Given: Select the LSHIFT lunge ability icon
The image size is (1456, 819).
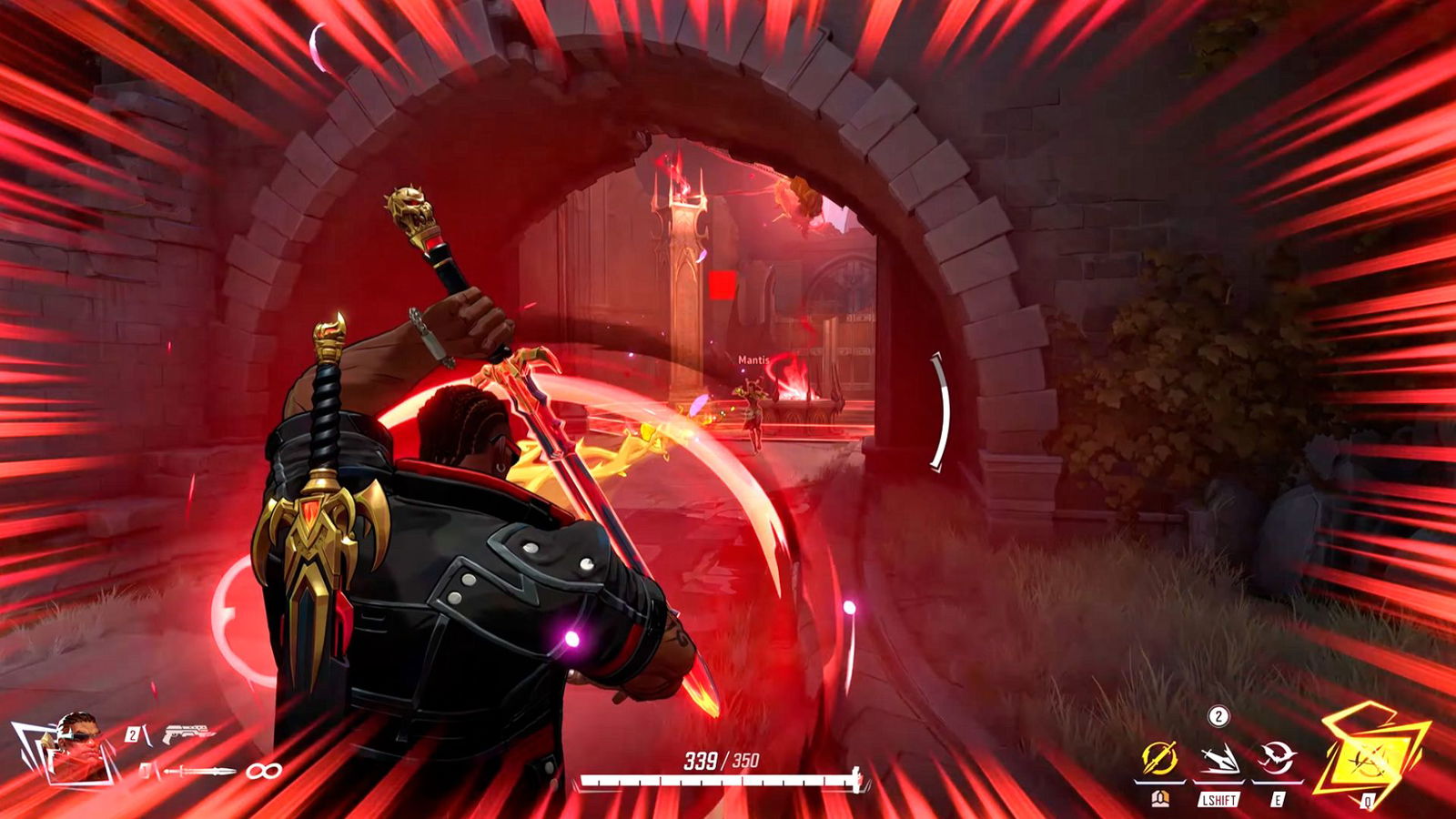Looking at the screenshot, I should [x=1220, y=759].
